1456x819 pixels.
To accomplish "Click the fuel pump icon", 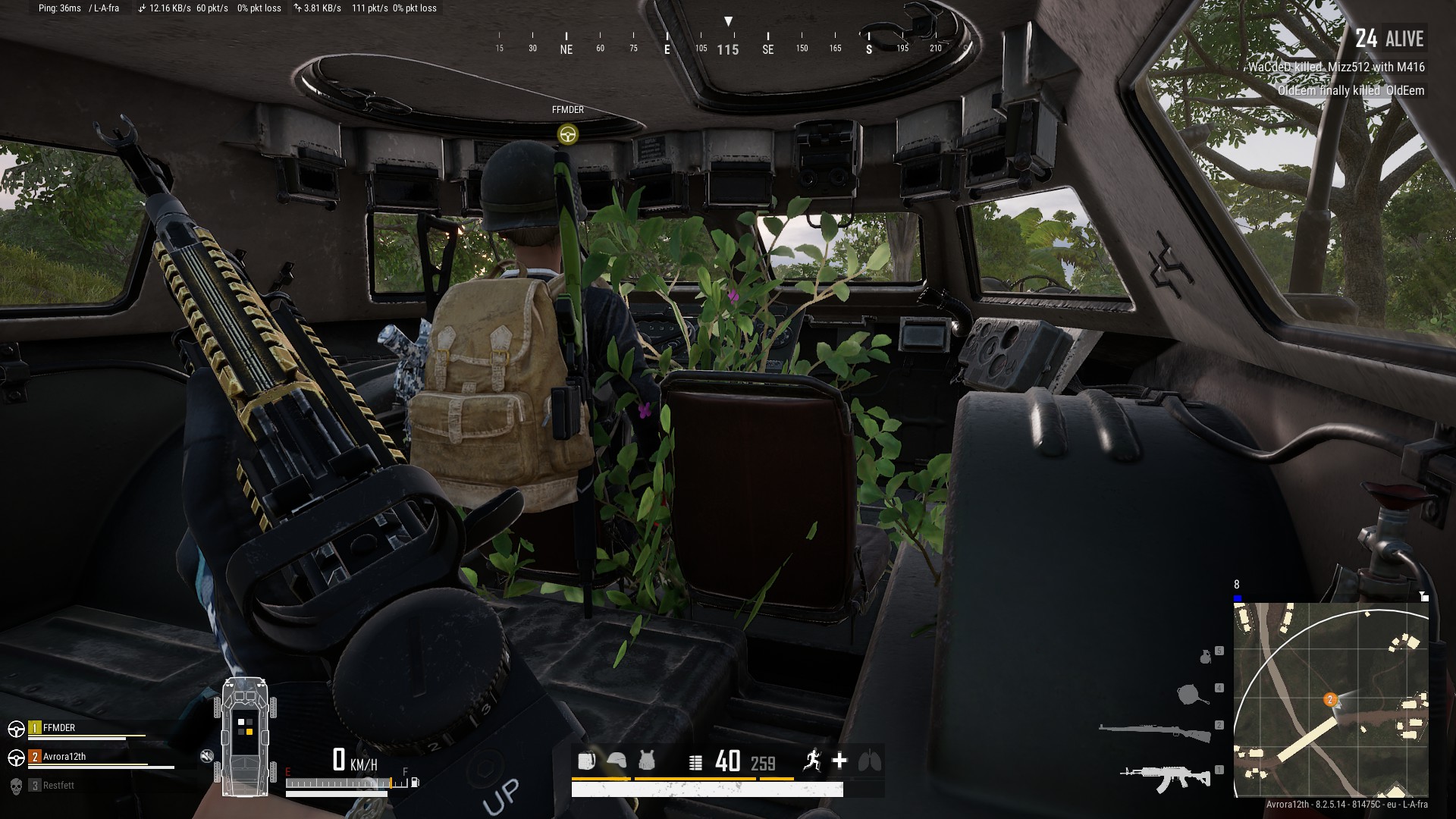I will 414,782.
